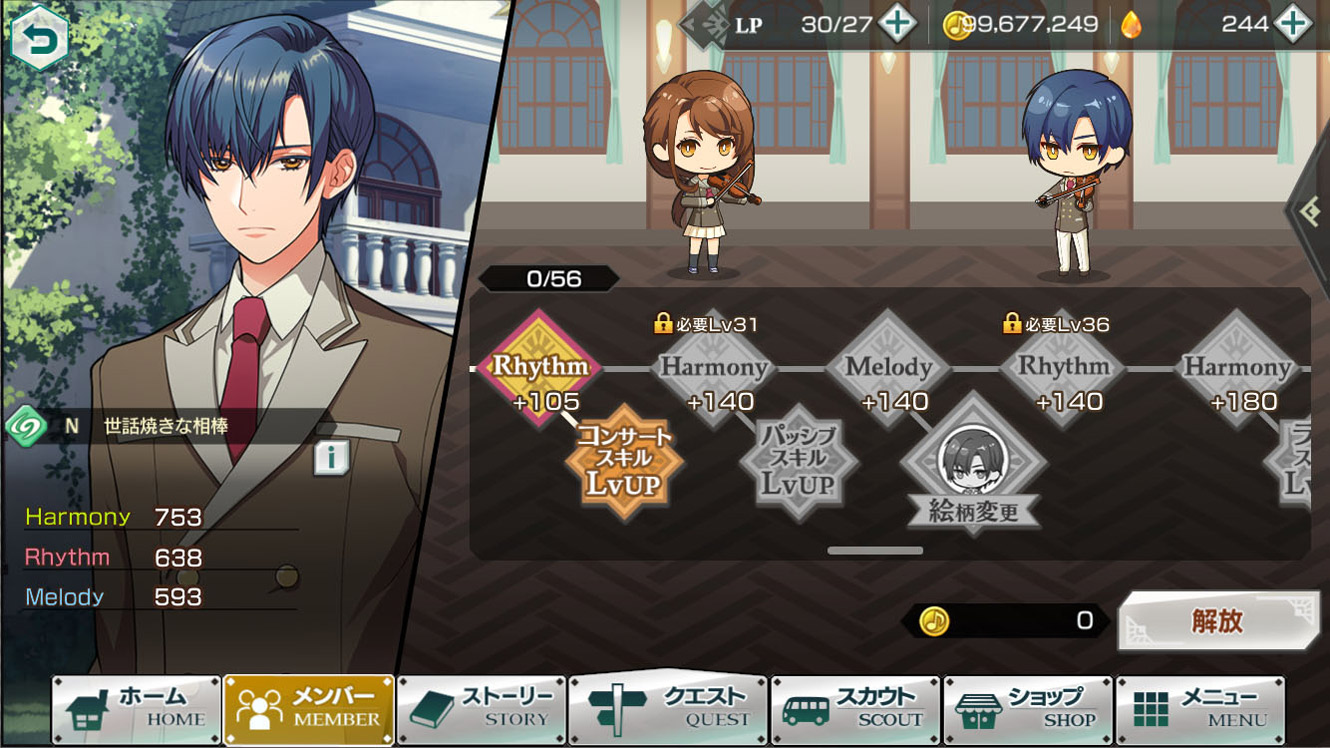This screenshot has height=748, width=1330.
Task: Select the コンサートスキル LvUP node
Action: tap(625, 462)
